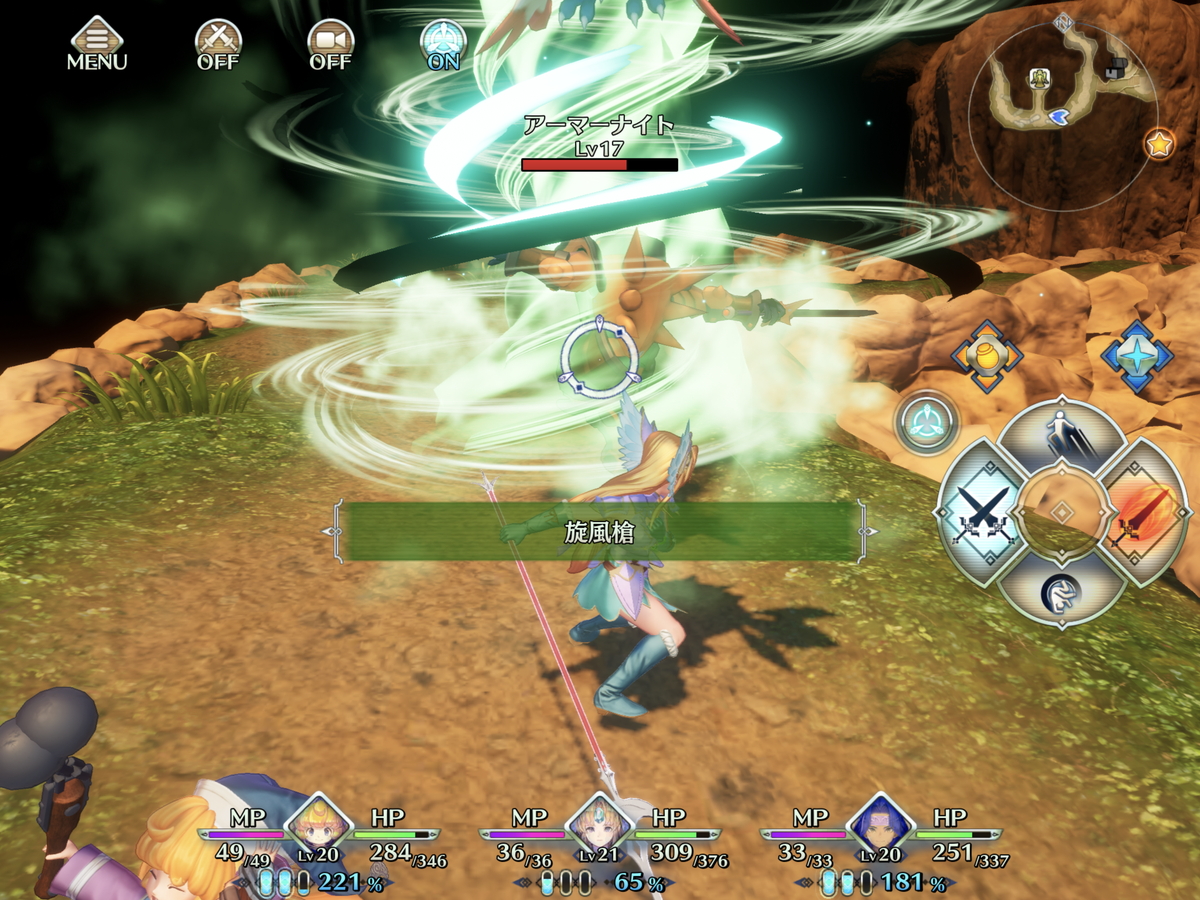Toggle the crossed-swords auto-battle switch

[x=218, y=44]
